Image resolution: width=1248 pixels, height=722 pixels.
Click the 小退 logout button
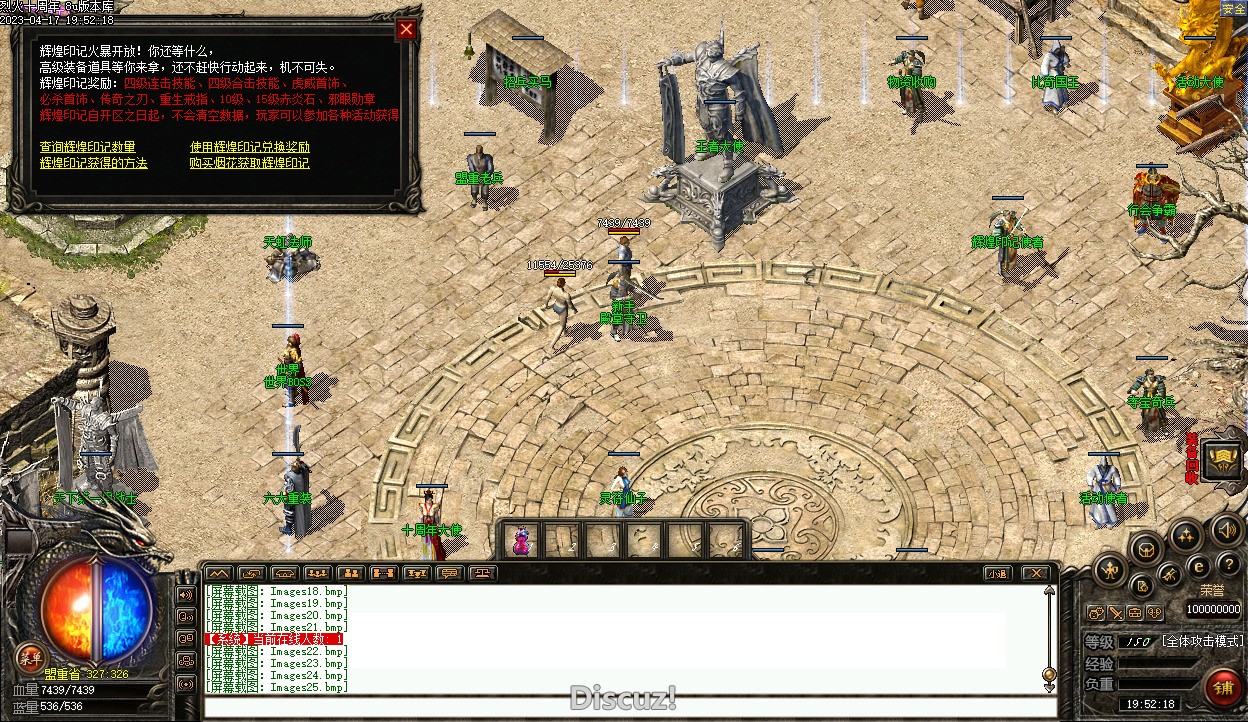tap(996, 573)
